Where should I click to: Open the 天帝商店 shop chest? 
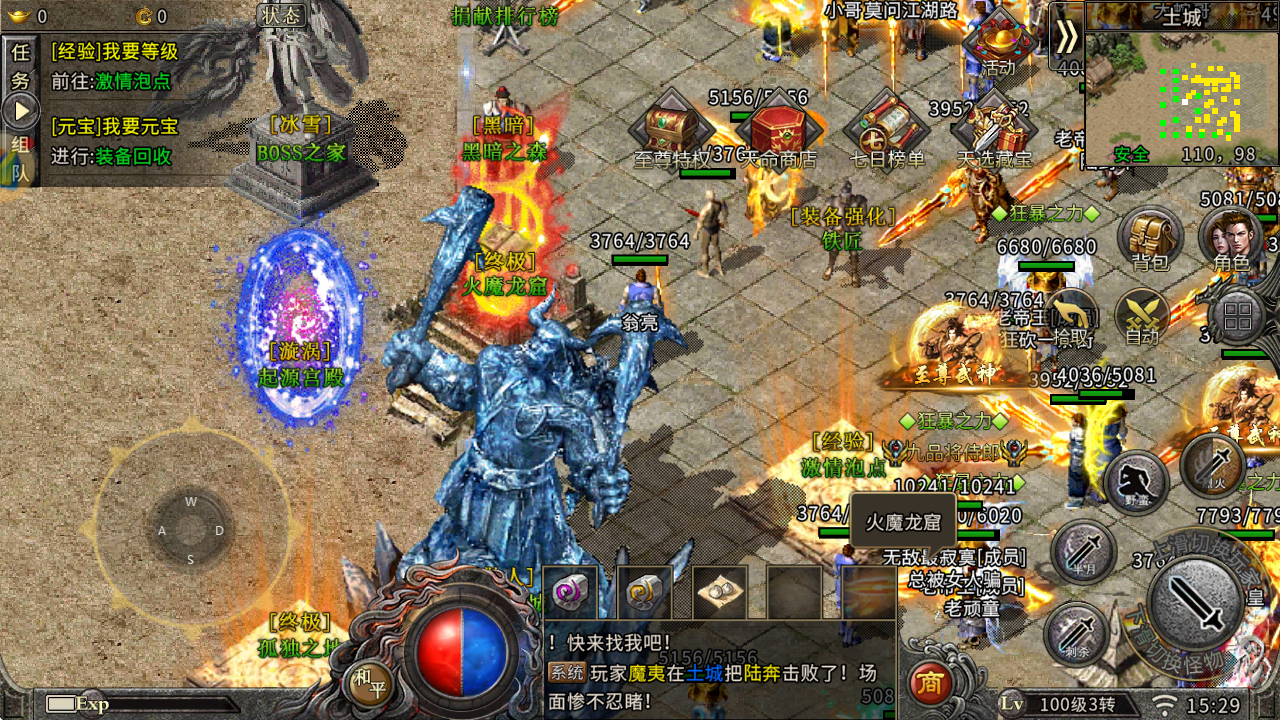pyautogui.click(x=778, y=128)
